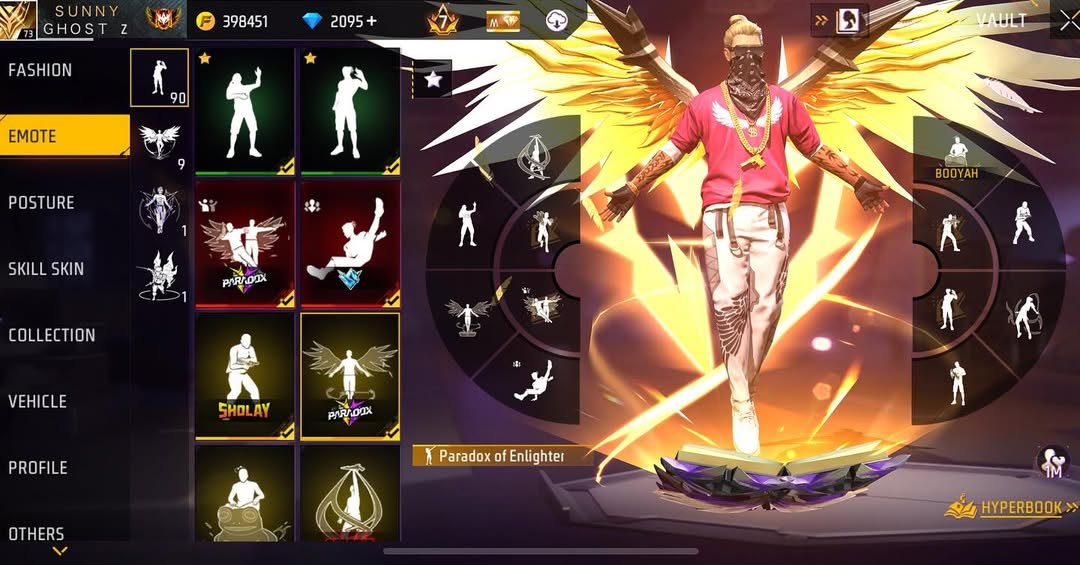Select the Others menu entry
Viewport: 1080px width, 565px height.
36,533
